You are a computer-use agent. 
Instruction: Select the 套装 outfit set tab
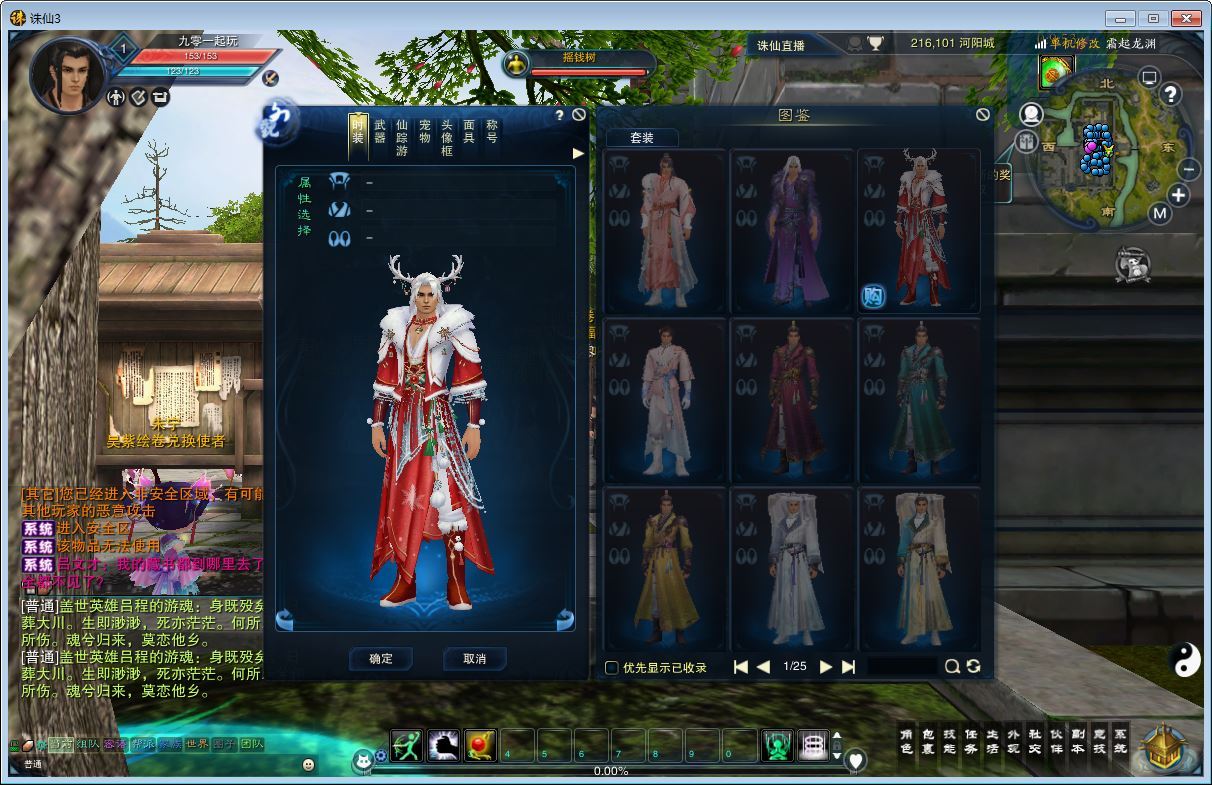point(642,138)
